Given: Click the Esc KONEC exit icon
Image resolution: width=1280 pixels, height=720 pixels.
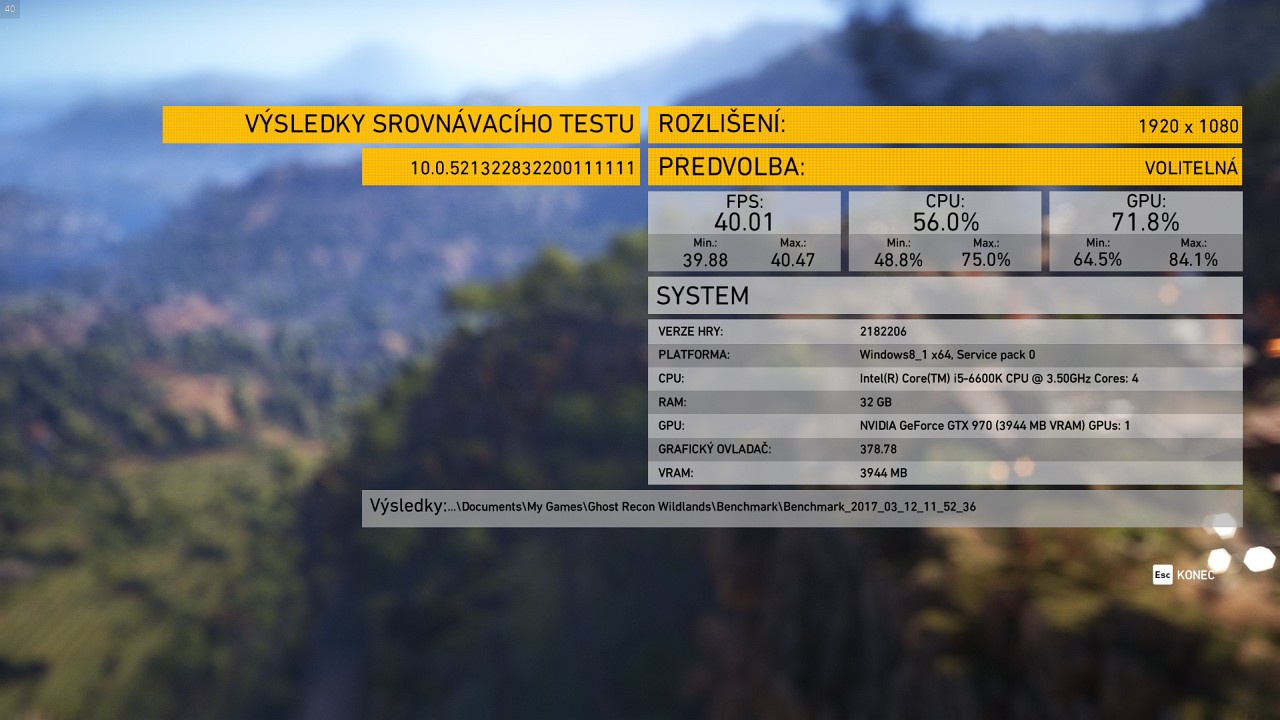Looking at the screenshot, I should 1162,575.
